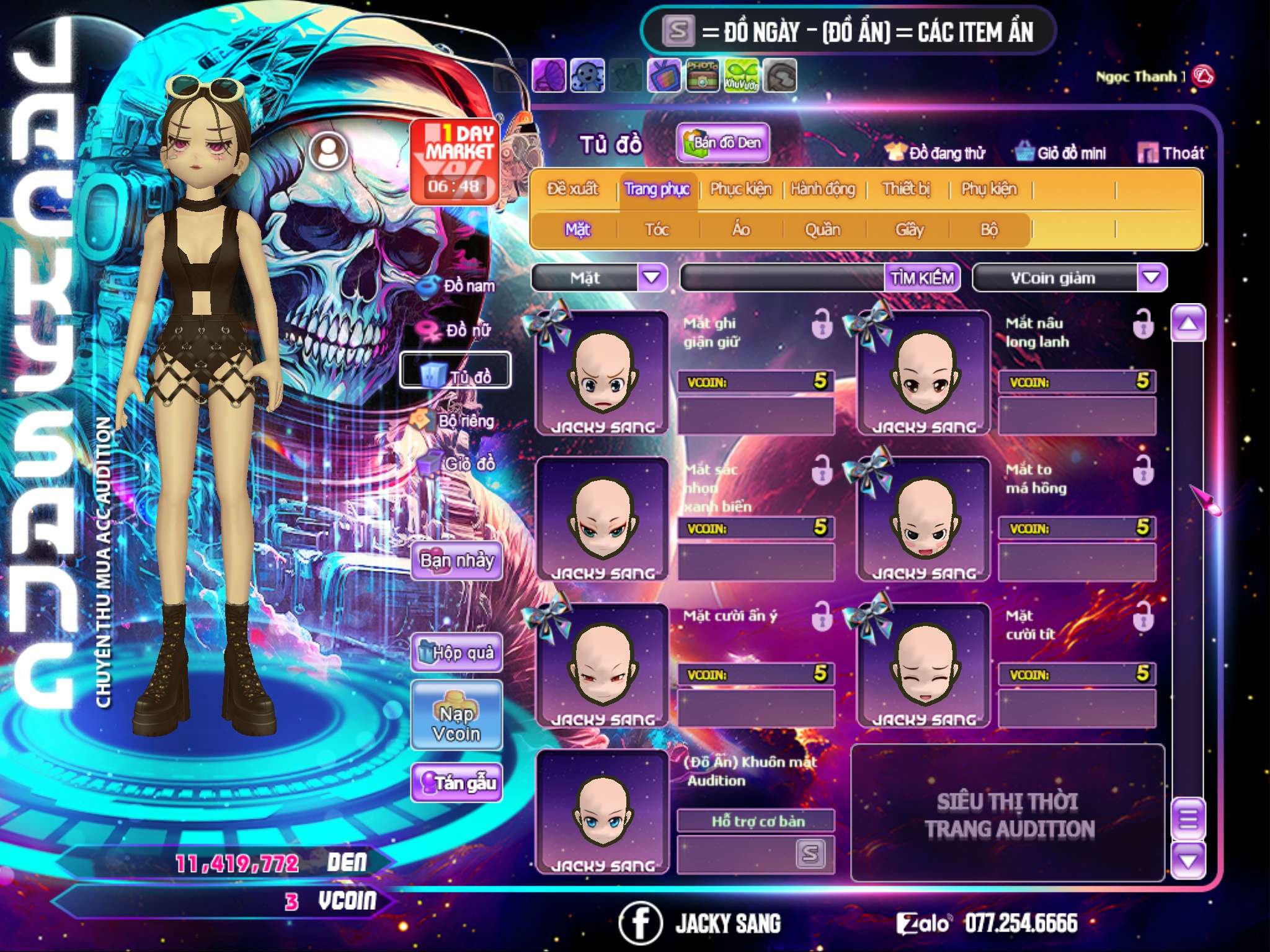Choose the Áo subcategory
This screenshot has height=952, width=1270.
pos(740,230)
